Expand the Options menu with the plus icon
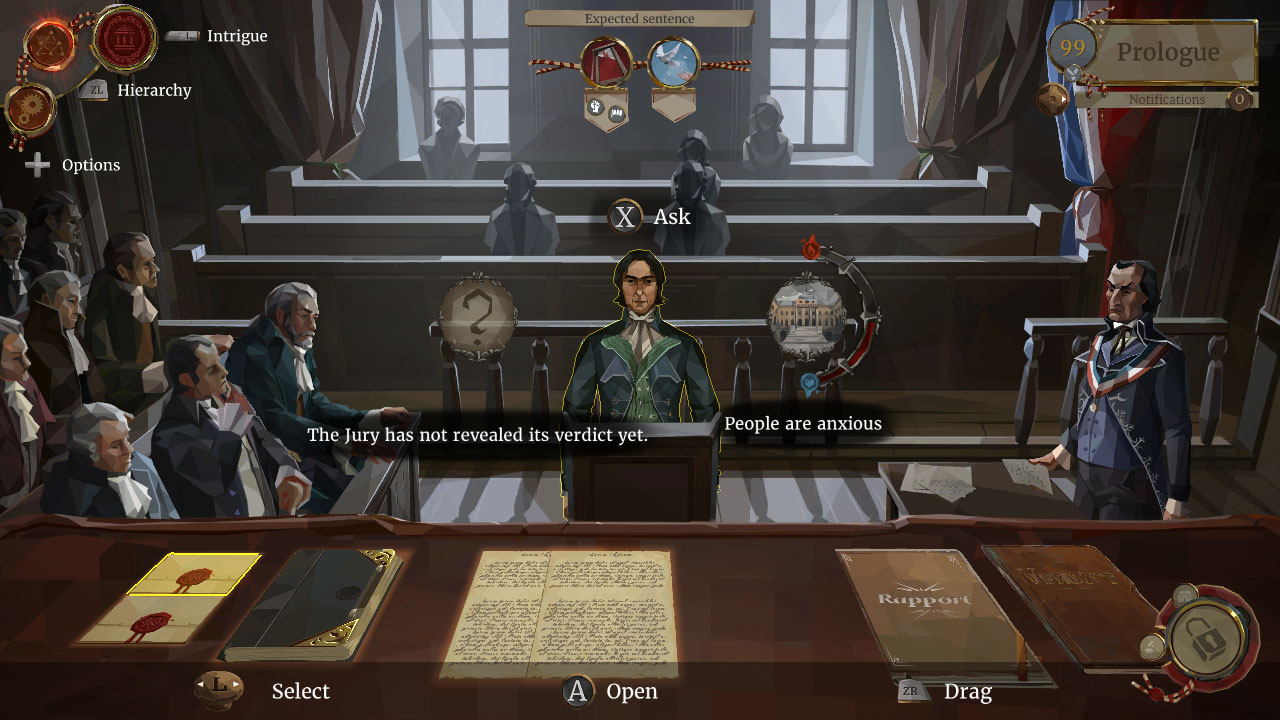This screenshot has width=1280, height=720. click(36, 164)
